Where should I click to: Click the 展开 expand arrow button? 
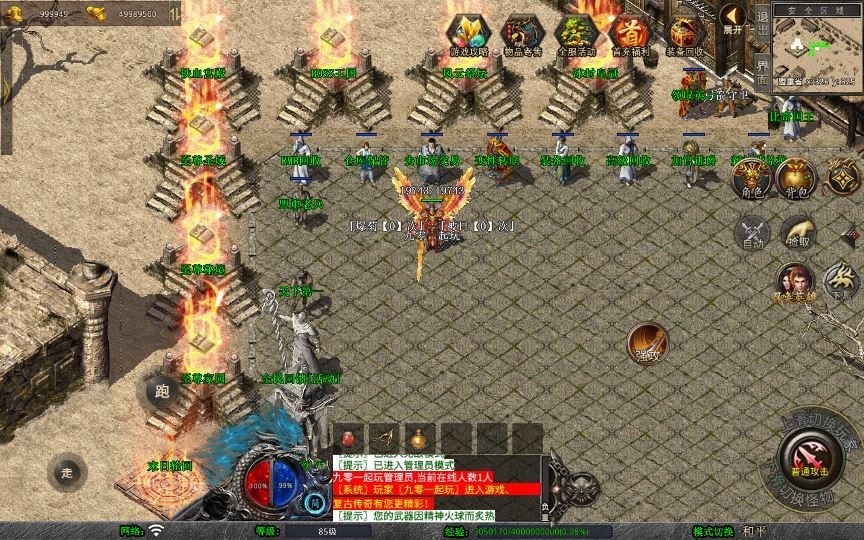734,18
